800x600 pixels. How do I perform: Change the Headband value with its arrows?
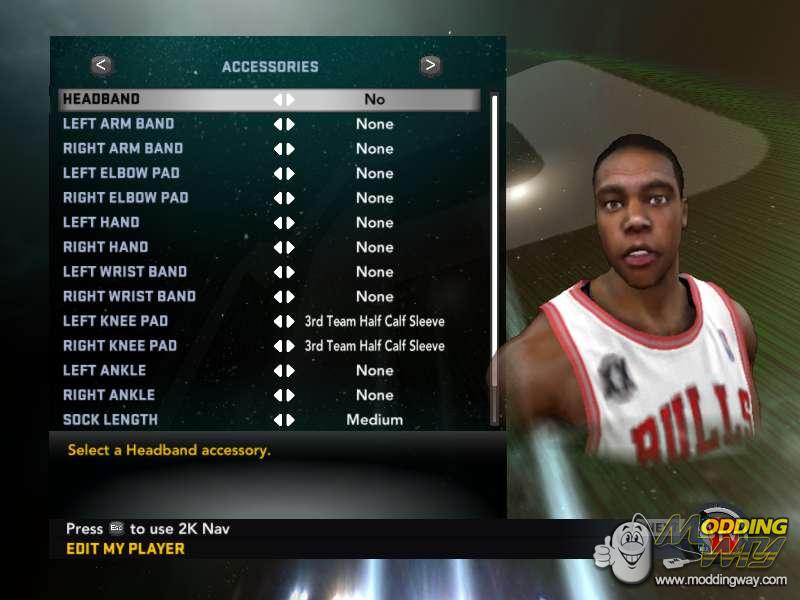(284, 100)
